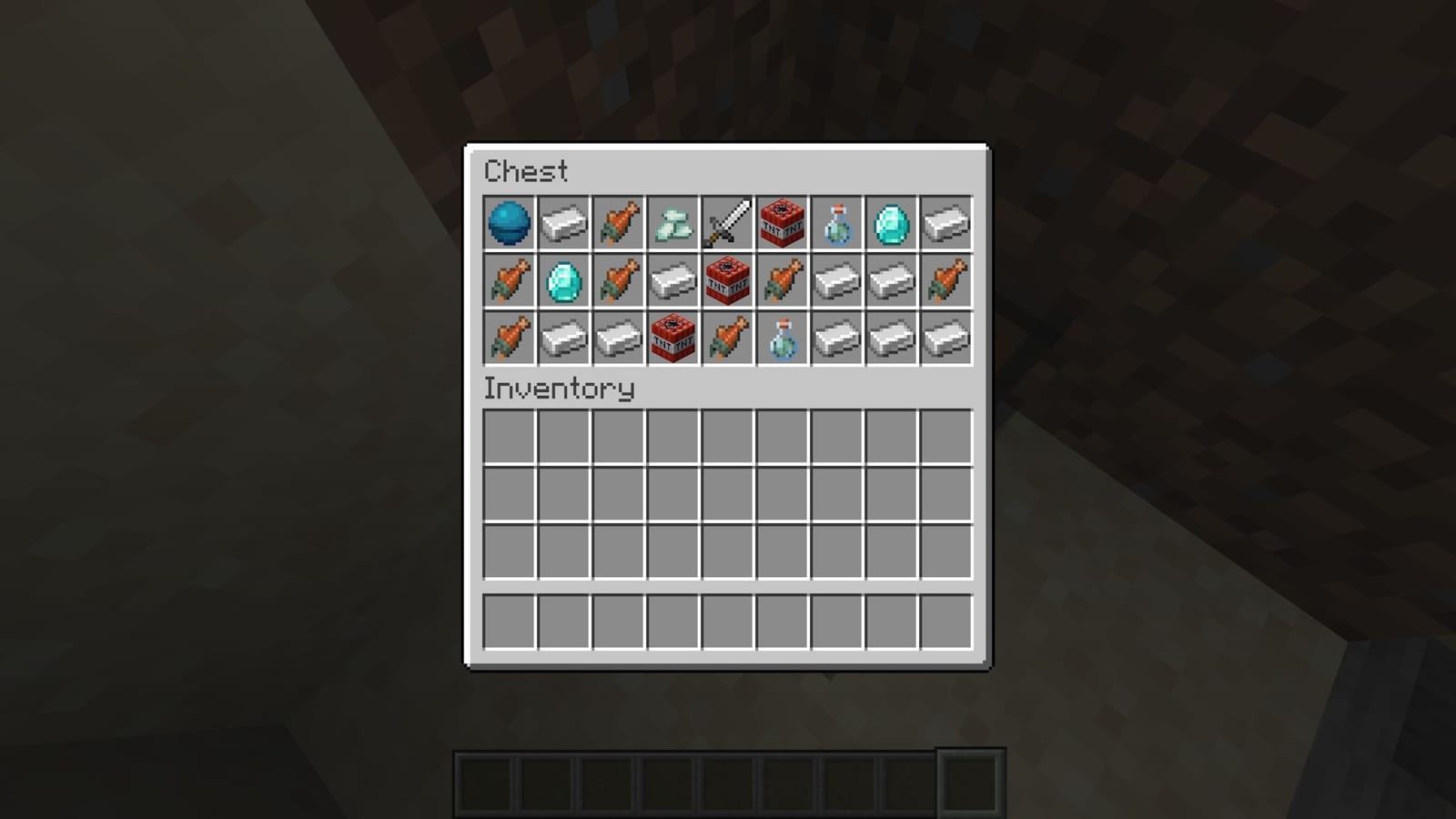This screenshot has height=819, width=1456.
Task: Select the splash potion in the bottom chest row
Action: point(781,337)
